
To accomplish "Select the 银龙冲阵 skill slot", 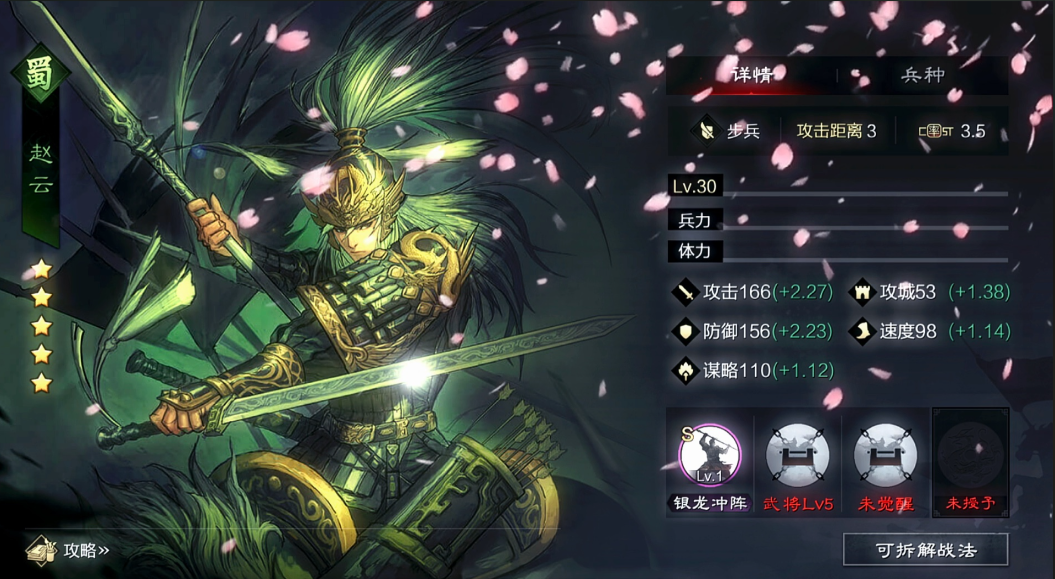I will [x=709, y=456].
